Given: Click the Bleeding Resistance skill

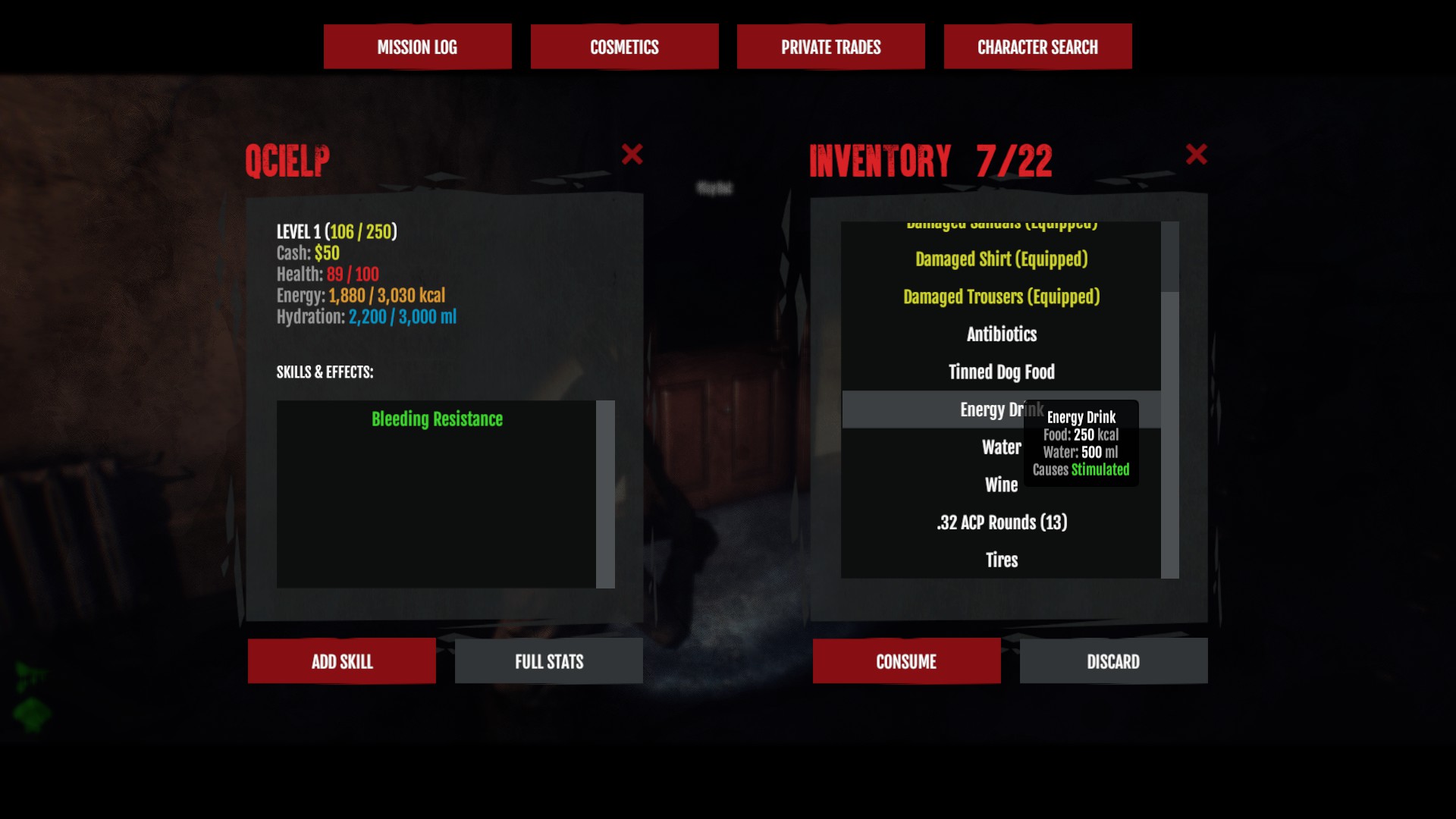Looking at the screenshot, I should [x=437, y=419].
